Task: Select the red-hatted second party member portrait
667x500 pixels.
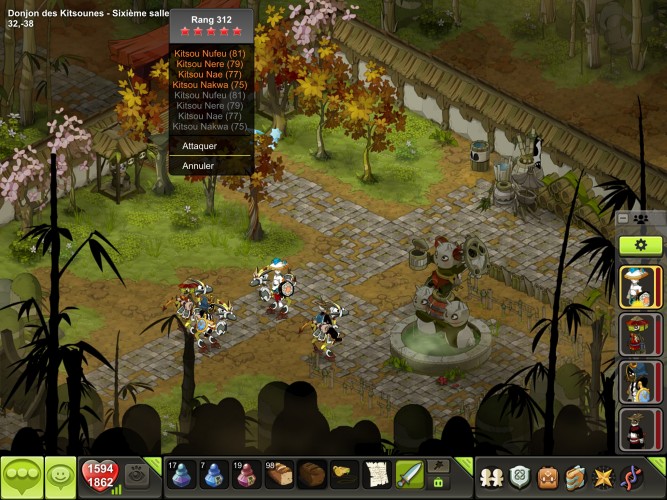Action: click(x=639, y=333)
